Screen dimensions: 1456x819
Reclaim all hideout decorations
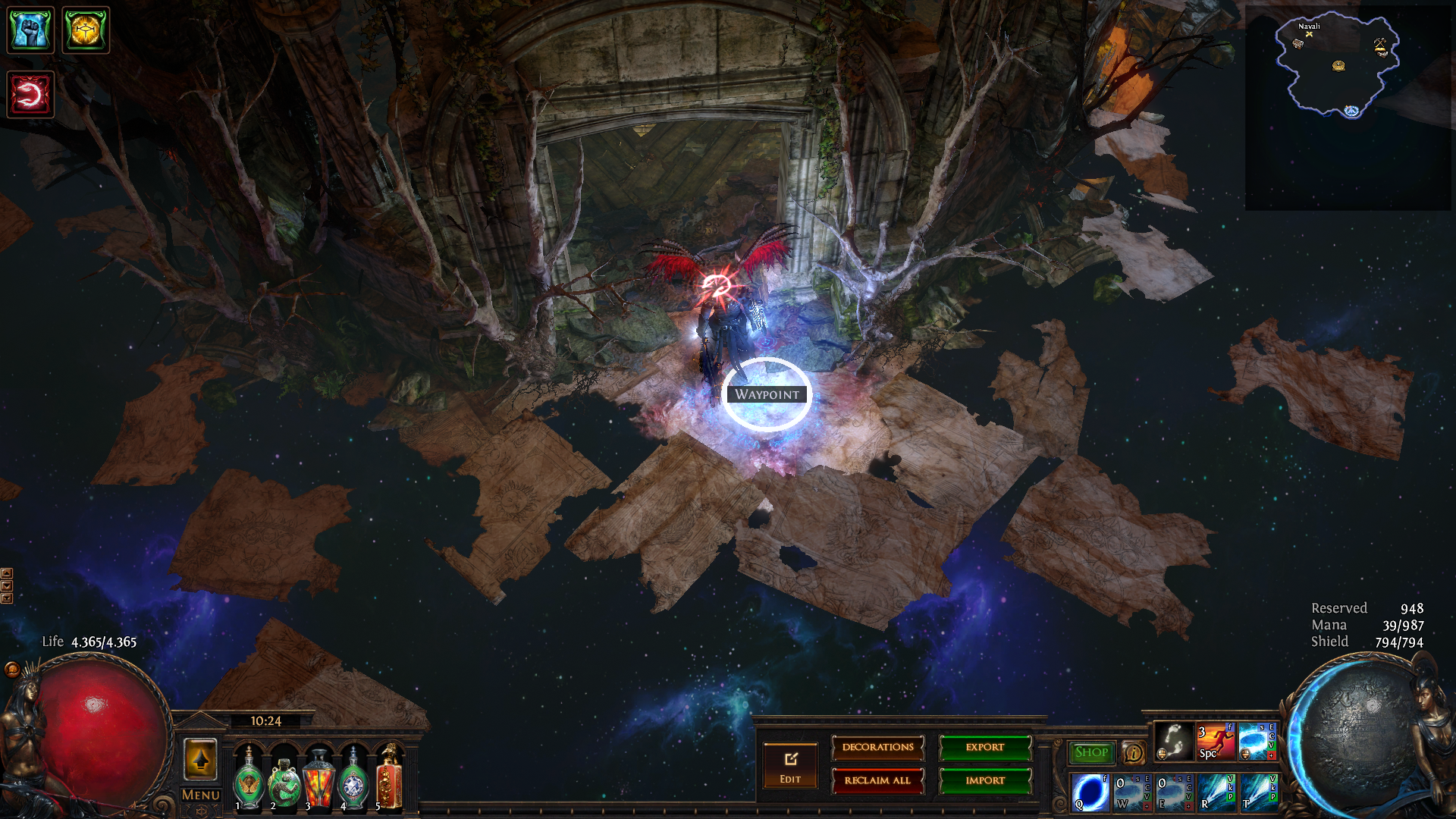(x=877, y=780)
